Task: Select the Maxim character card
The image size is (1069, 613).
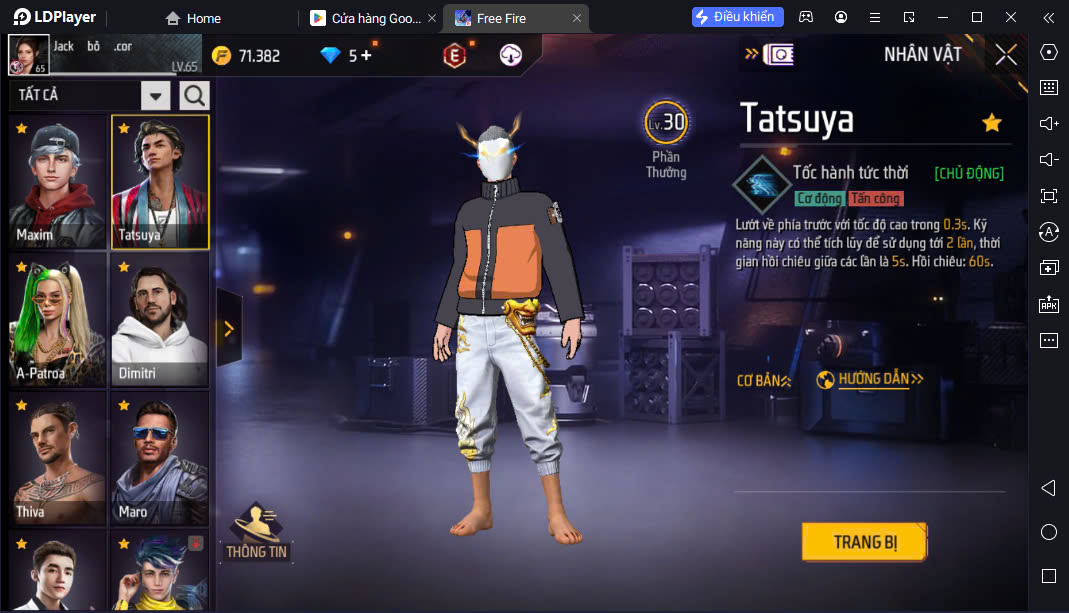Action: tap(58, 182)
